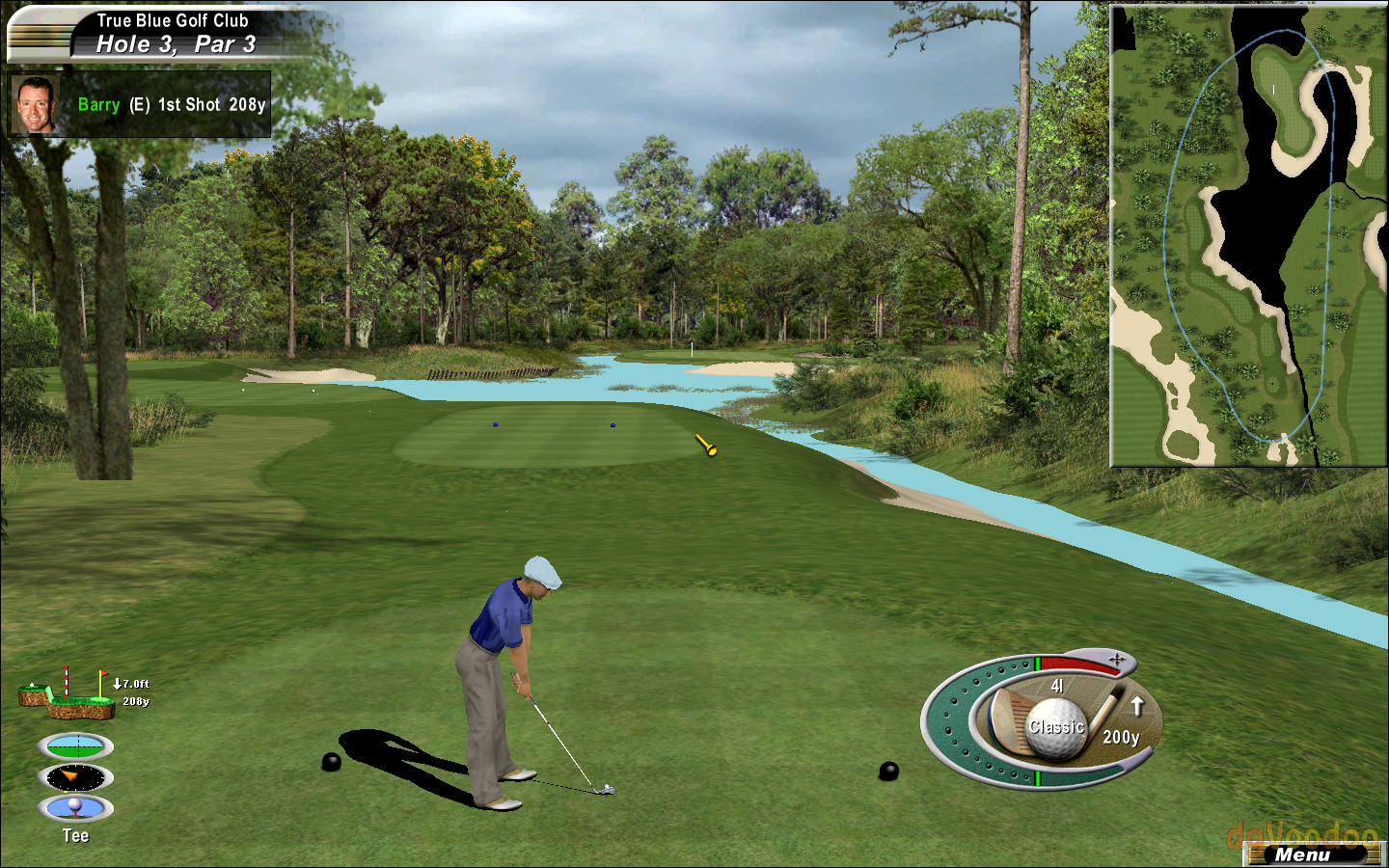Click Barry's player portrait
Viewport: 1389px width, 868px height.
pyautogui.click(x=35, y=104)
